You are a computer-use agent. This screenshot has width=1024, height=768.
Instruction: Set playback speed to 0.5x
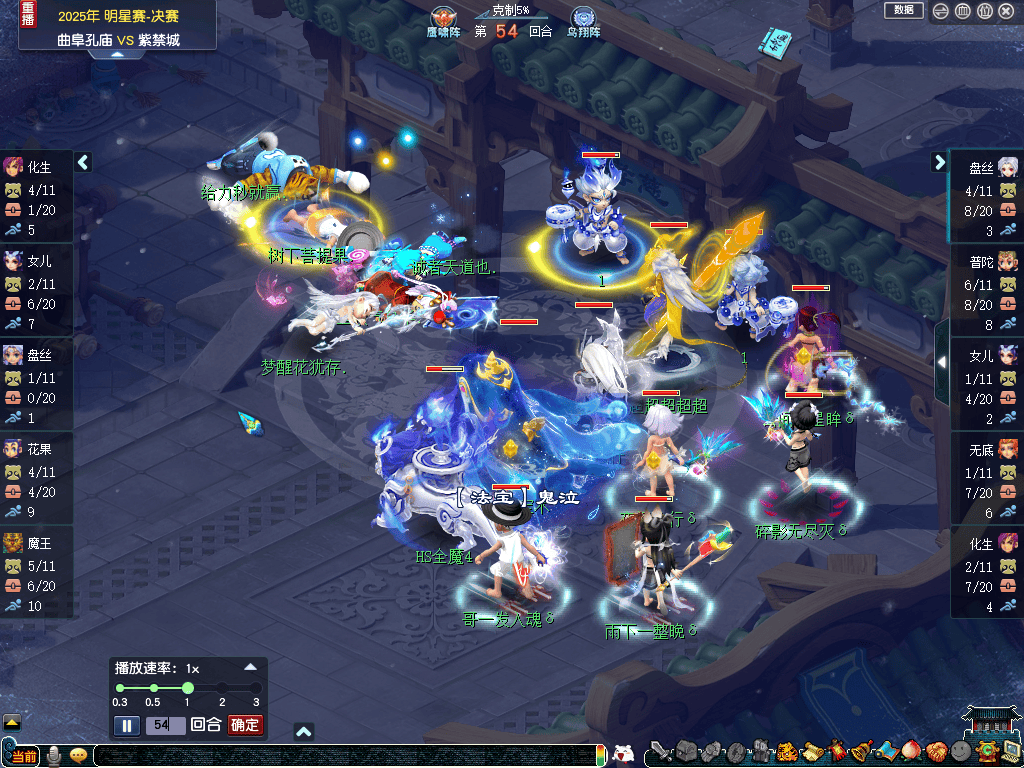(153, 688)
